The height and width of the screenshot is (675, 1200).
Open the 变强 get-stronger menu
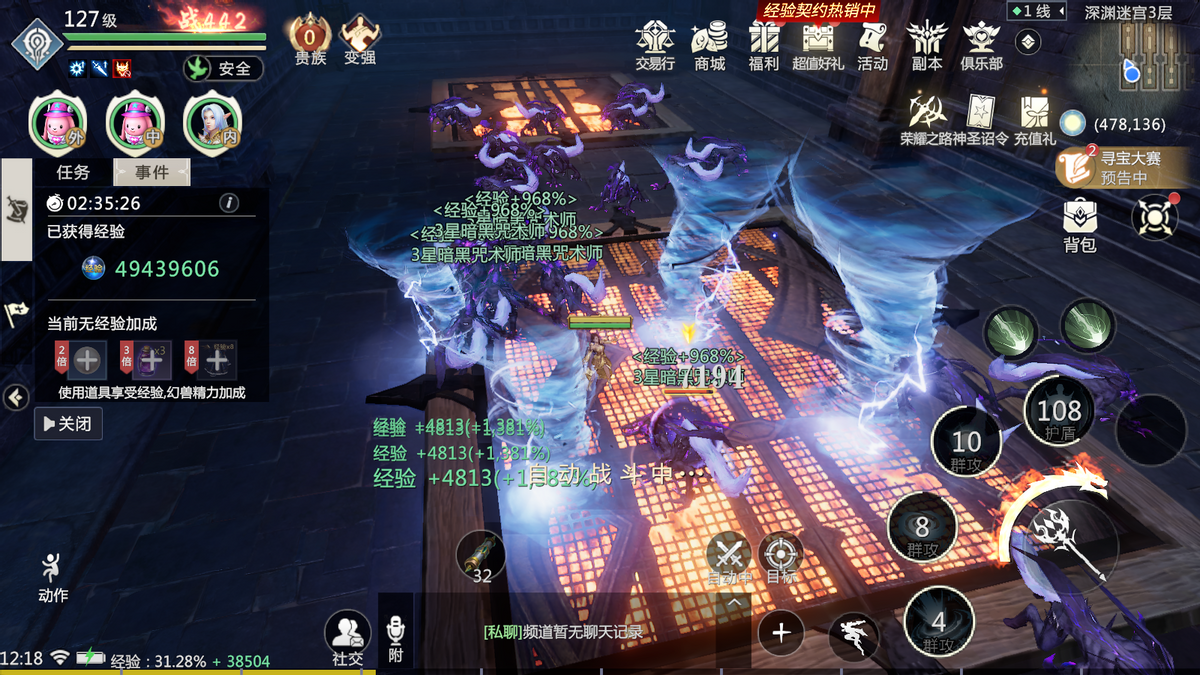(x=360, y=42)
